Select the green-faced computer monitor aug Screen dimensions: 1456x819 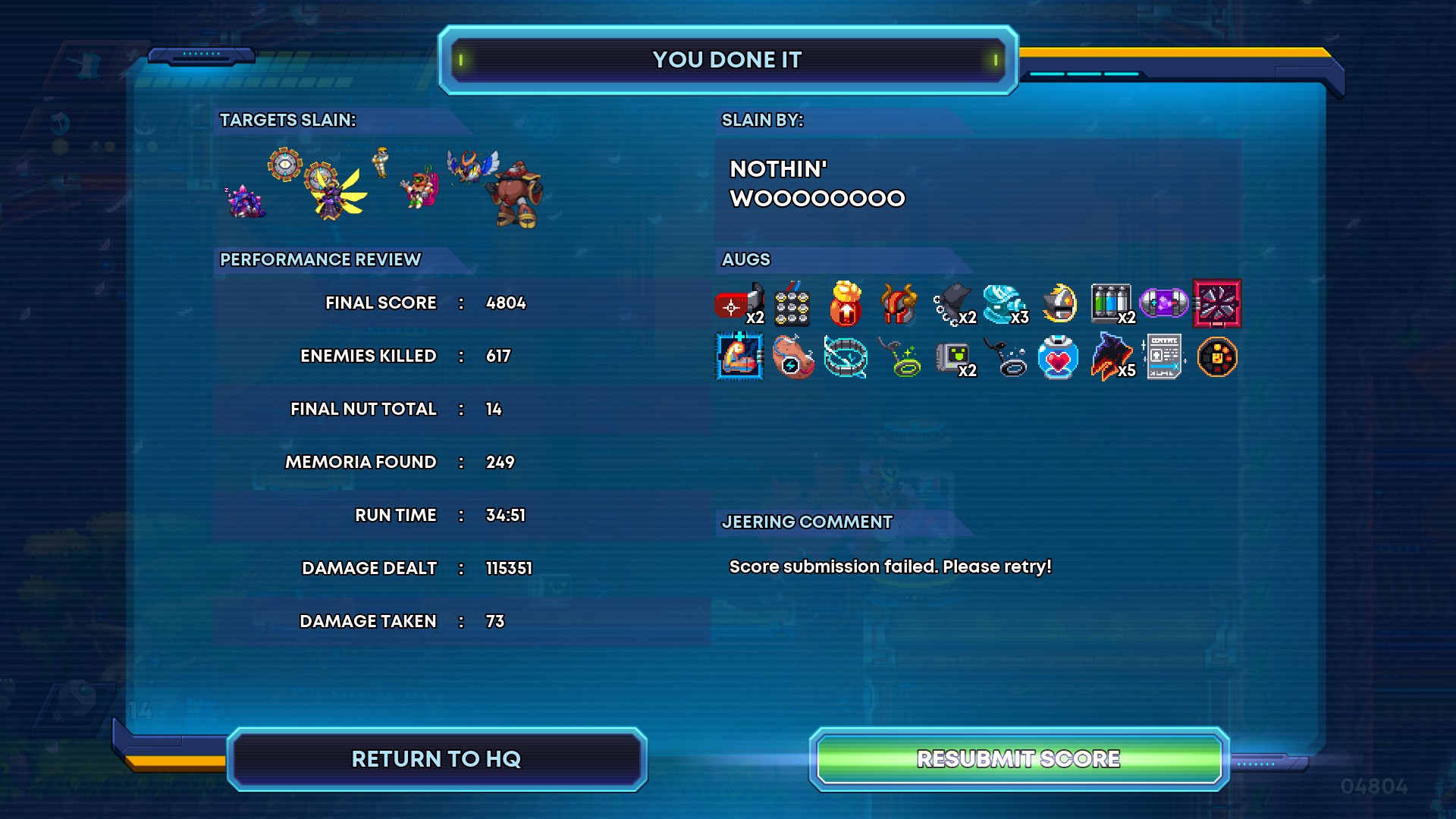tap(952, 357)
